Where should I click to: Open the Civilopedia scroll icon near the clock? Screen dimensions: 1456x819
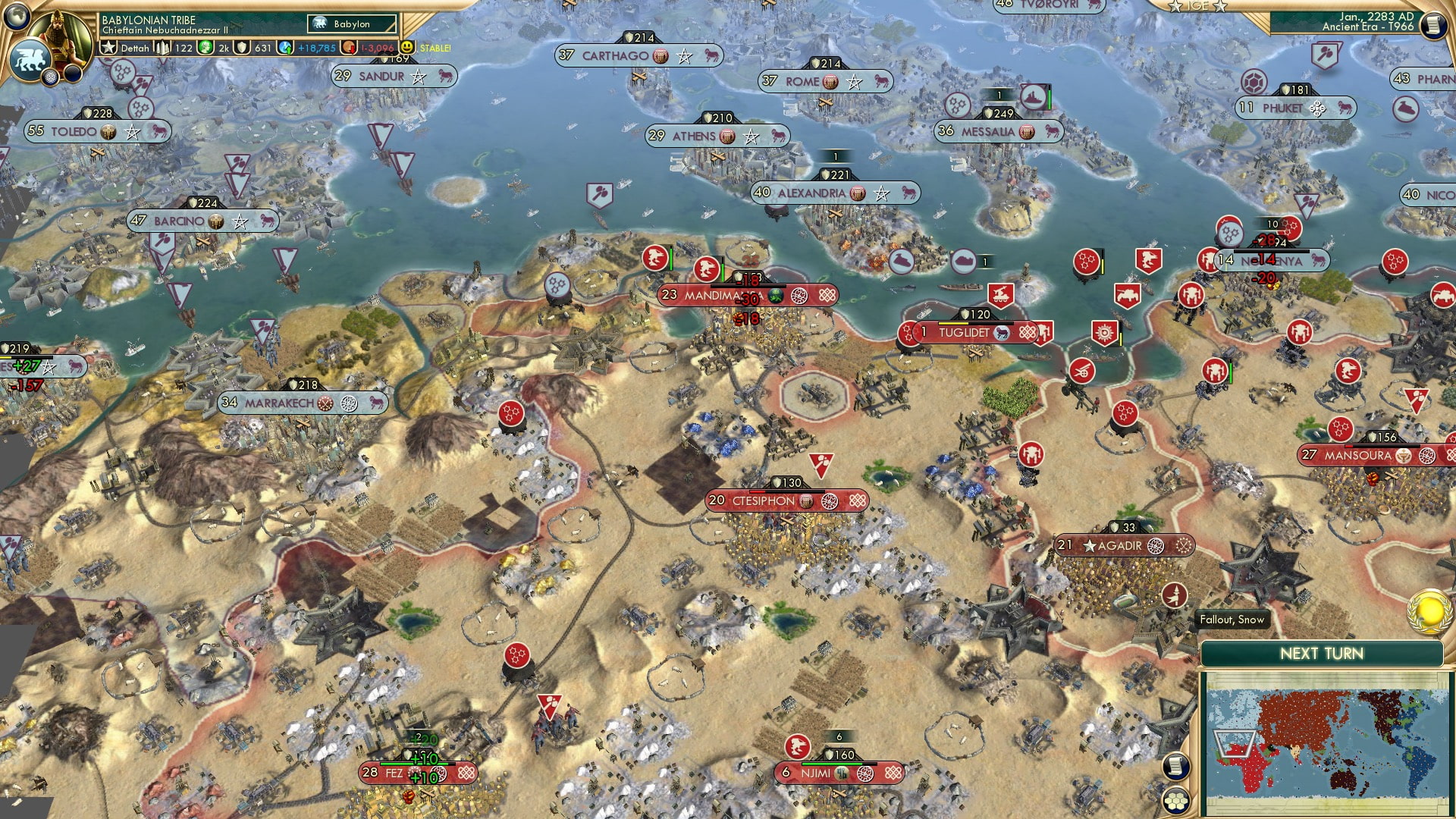point(1434,24)
